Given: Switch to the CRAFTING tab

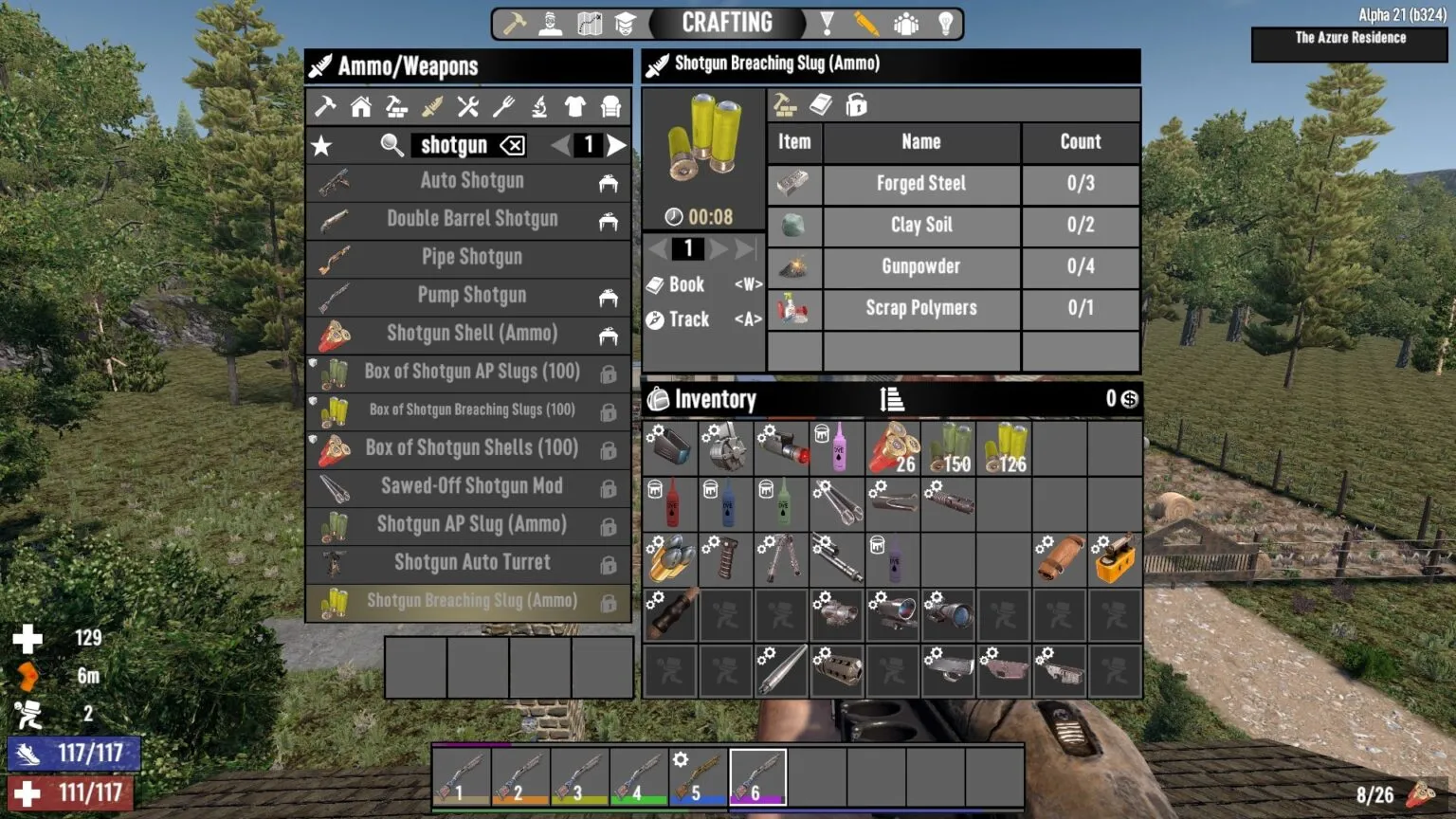Looking at the screenshot, I should coord(725,22).
